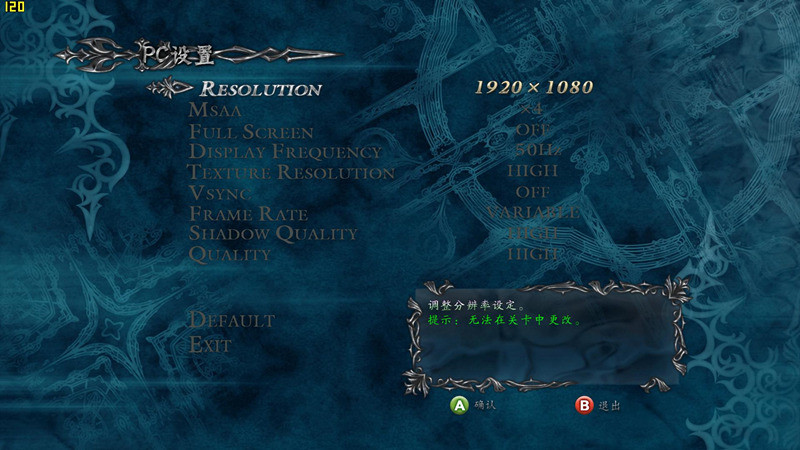Exit the PC settings menu
800x450 pixels.
click(210, 345)
